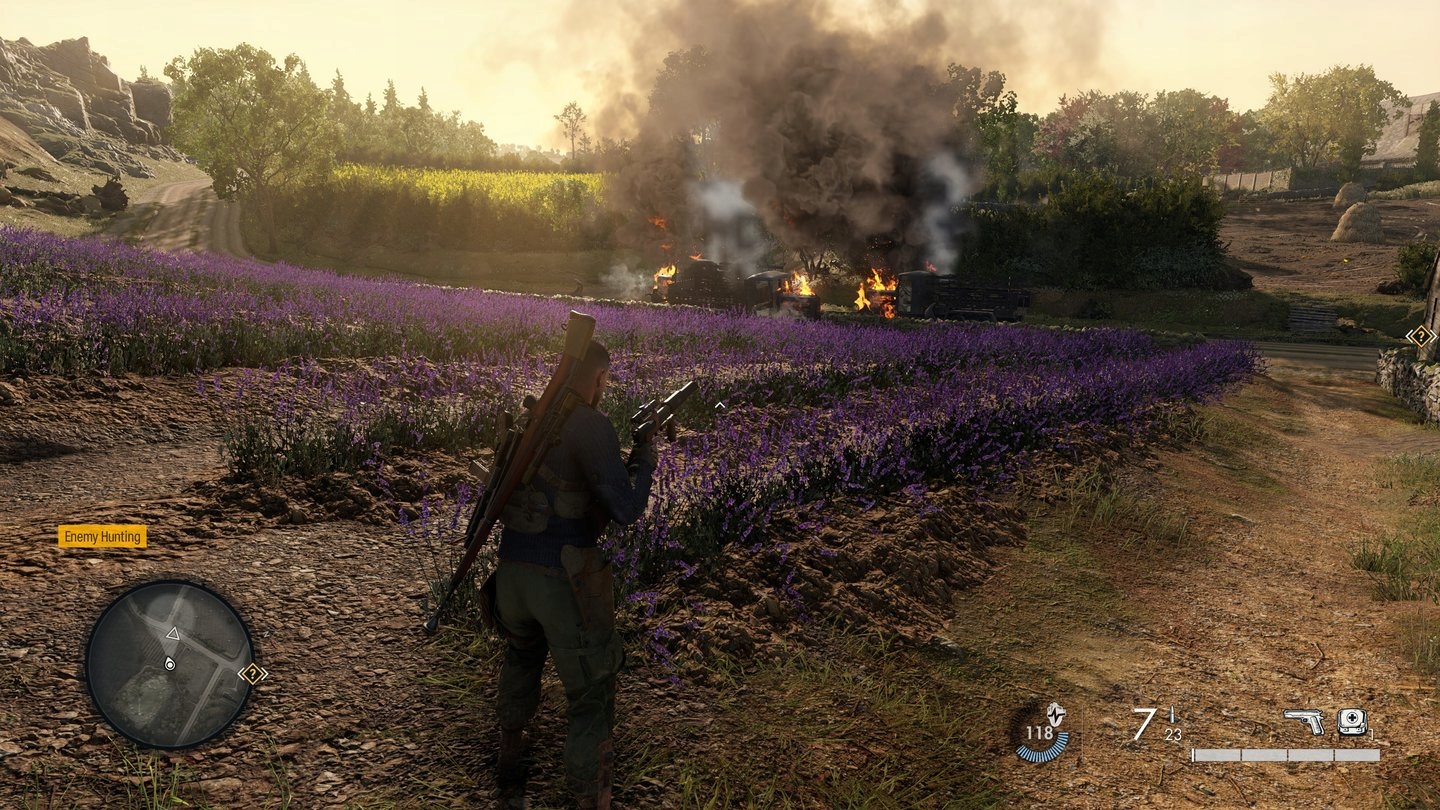This screenshot has height=810, width=1440.
Task: Select the Enemy Hunting status label
Action: (x=102, y=537)
